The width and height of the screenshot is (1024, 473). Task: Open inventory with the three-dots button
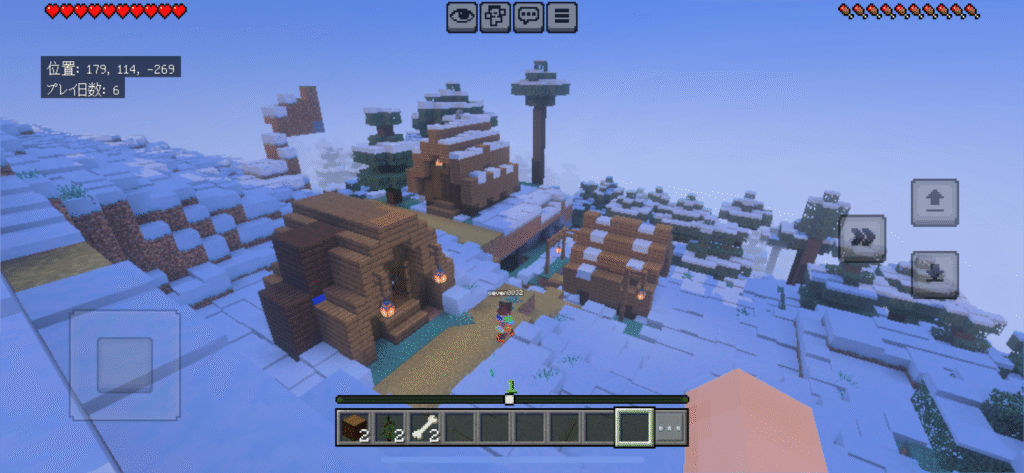coord(671,428)
